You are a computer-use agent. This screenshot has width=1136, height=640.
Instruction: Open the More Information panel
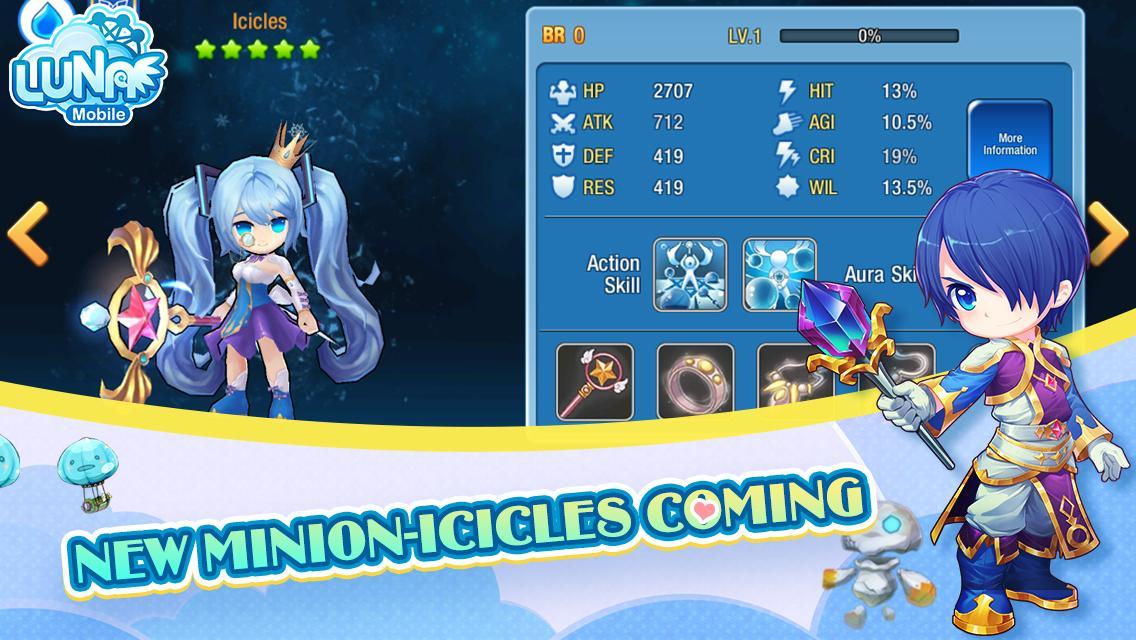pos(1009,145)
